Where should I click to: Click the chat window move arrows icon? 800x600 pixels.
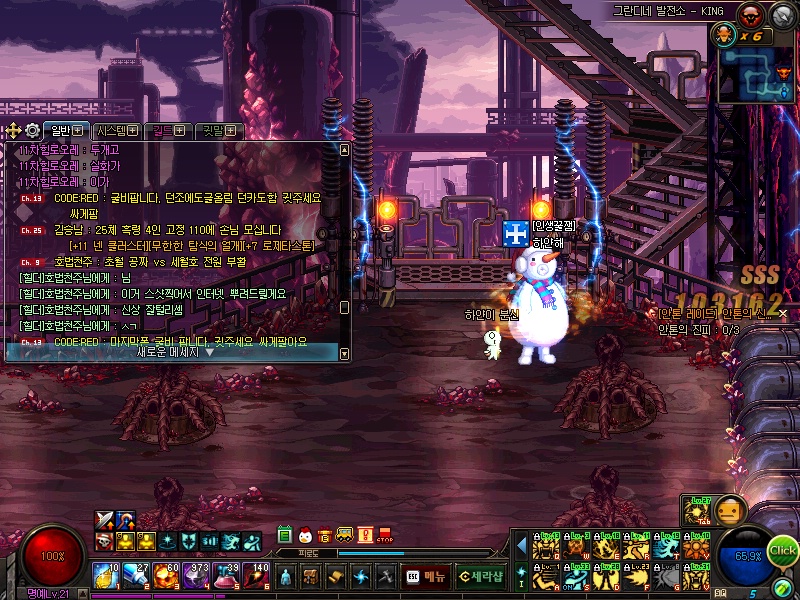(12, 130)
